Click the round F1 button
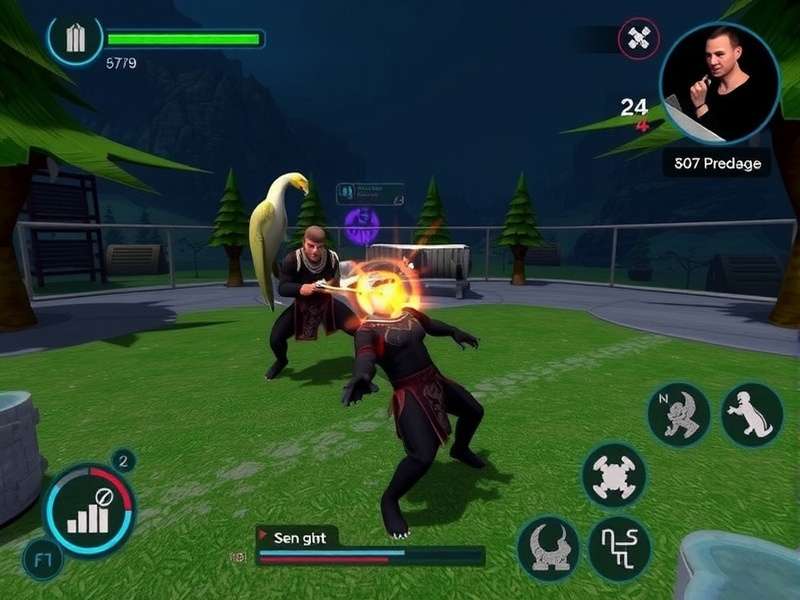Screen dimensions: 800x600 (42, 560)
